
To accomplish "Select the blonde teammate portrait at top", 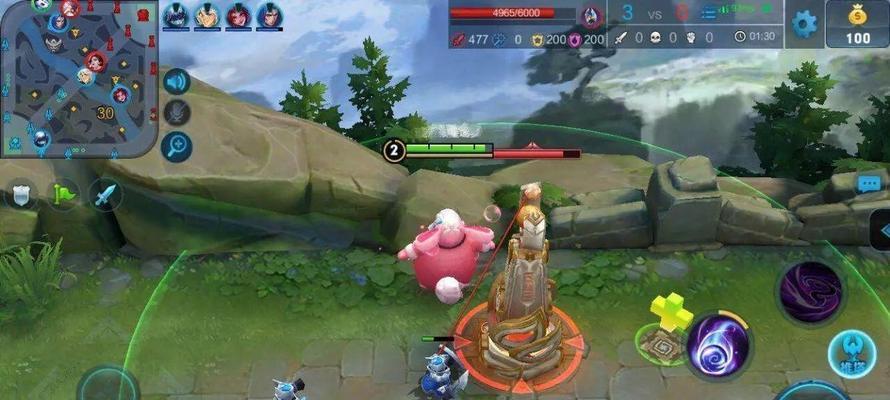I will click(x=207, y=15).
